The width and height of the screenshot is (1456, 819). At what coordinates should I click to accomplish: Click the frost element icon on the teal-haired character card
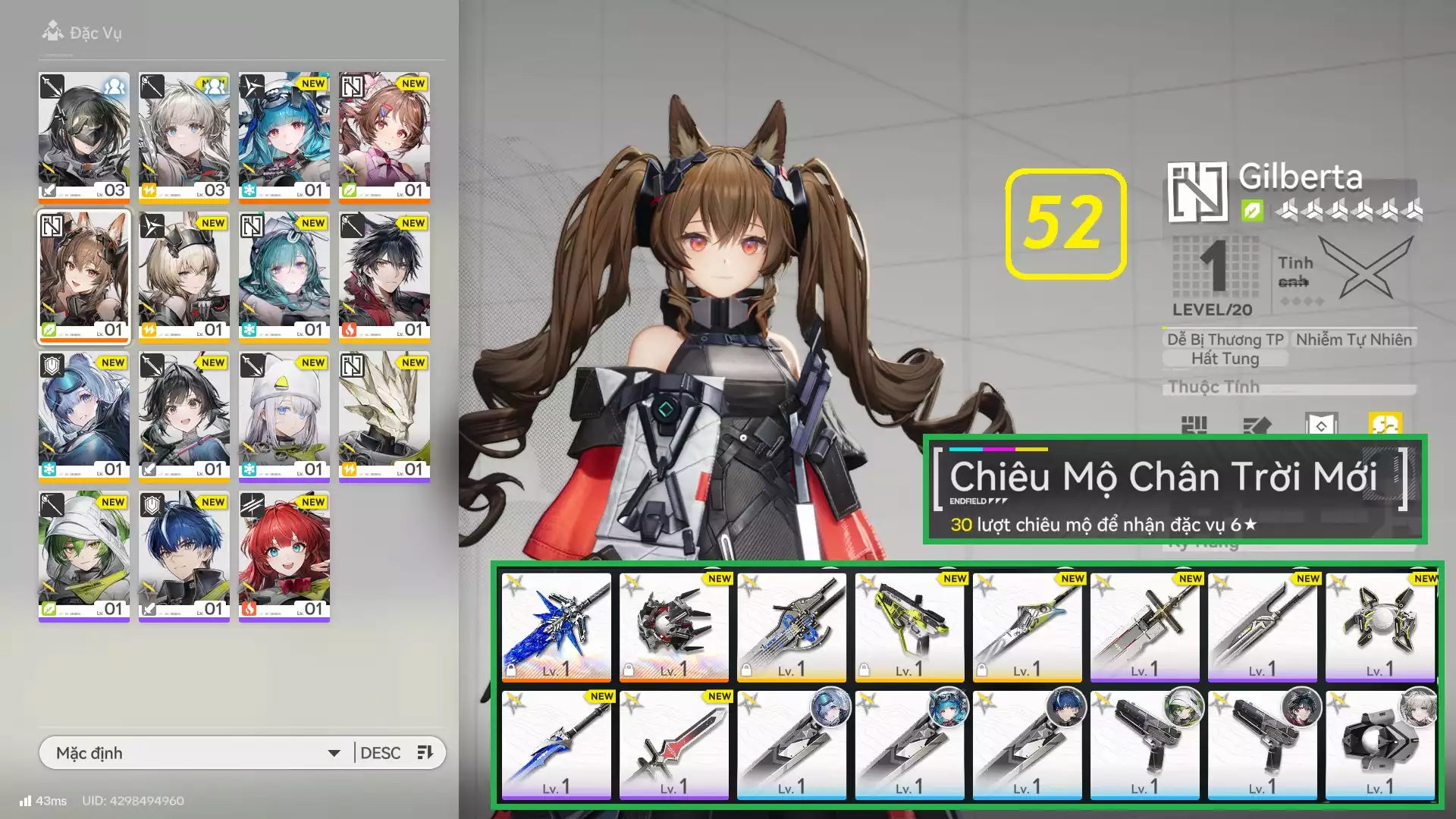(249, 329)
